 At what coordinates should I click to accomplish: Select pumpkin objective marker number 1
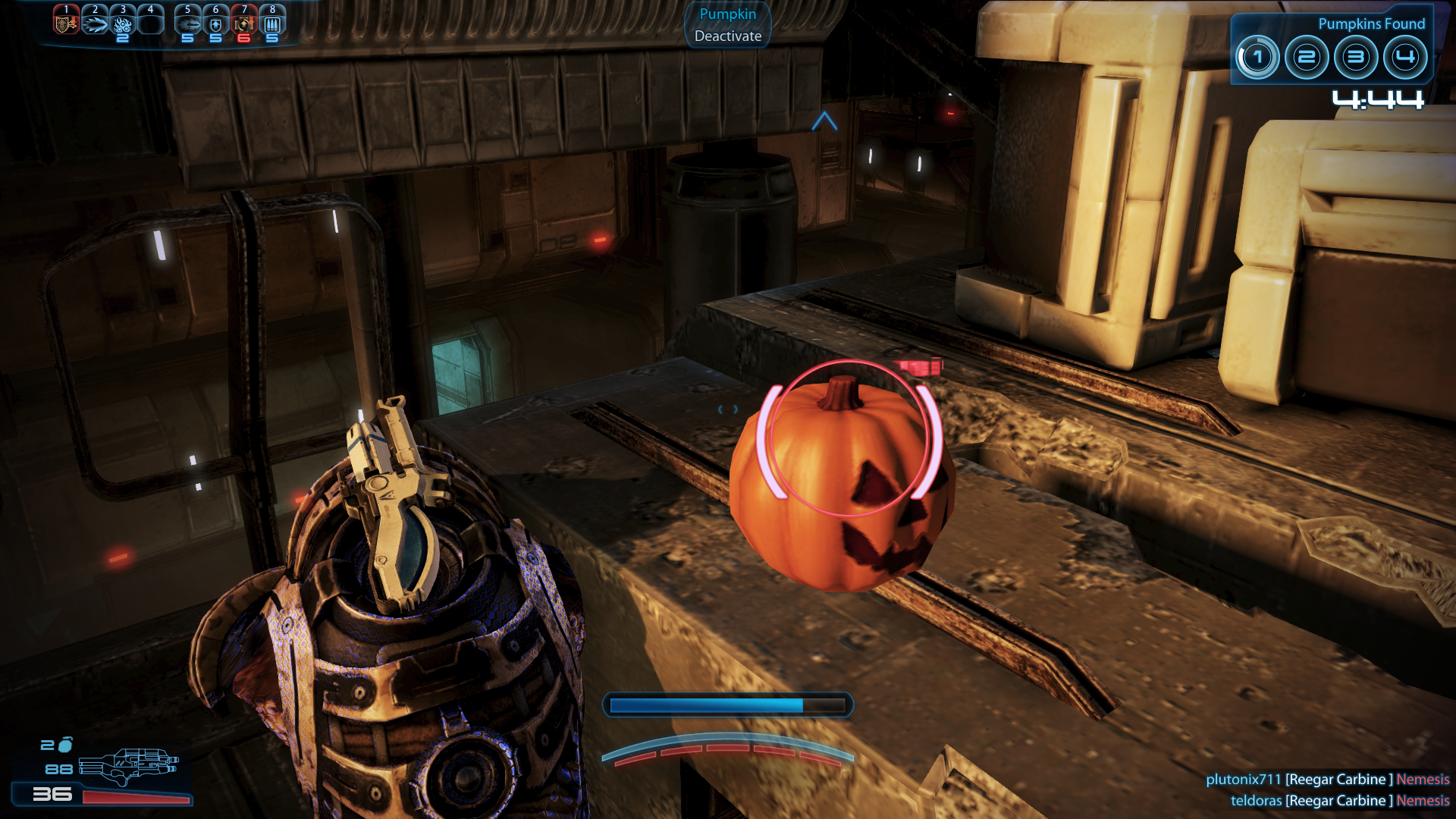click(1257, 58)
